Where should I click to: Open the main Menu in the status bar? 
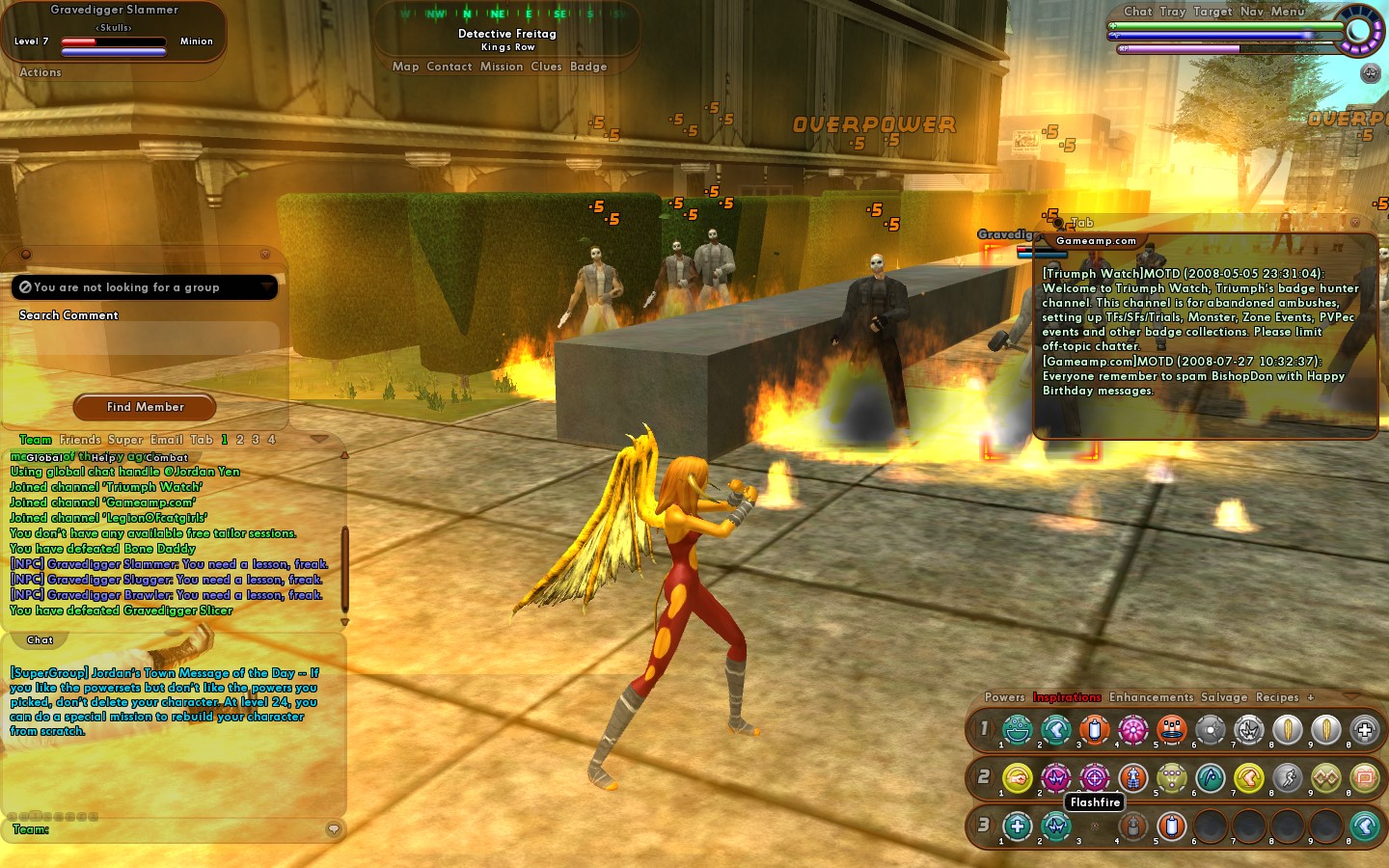1288,12
